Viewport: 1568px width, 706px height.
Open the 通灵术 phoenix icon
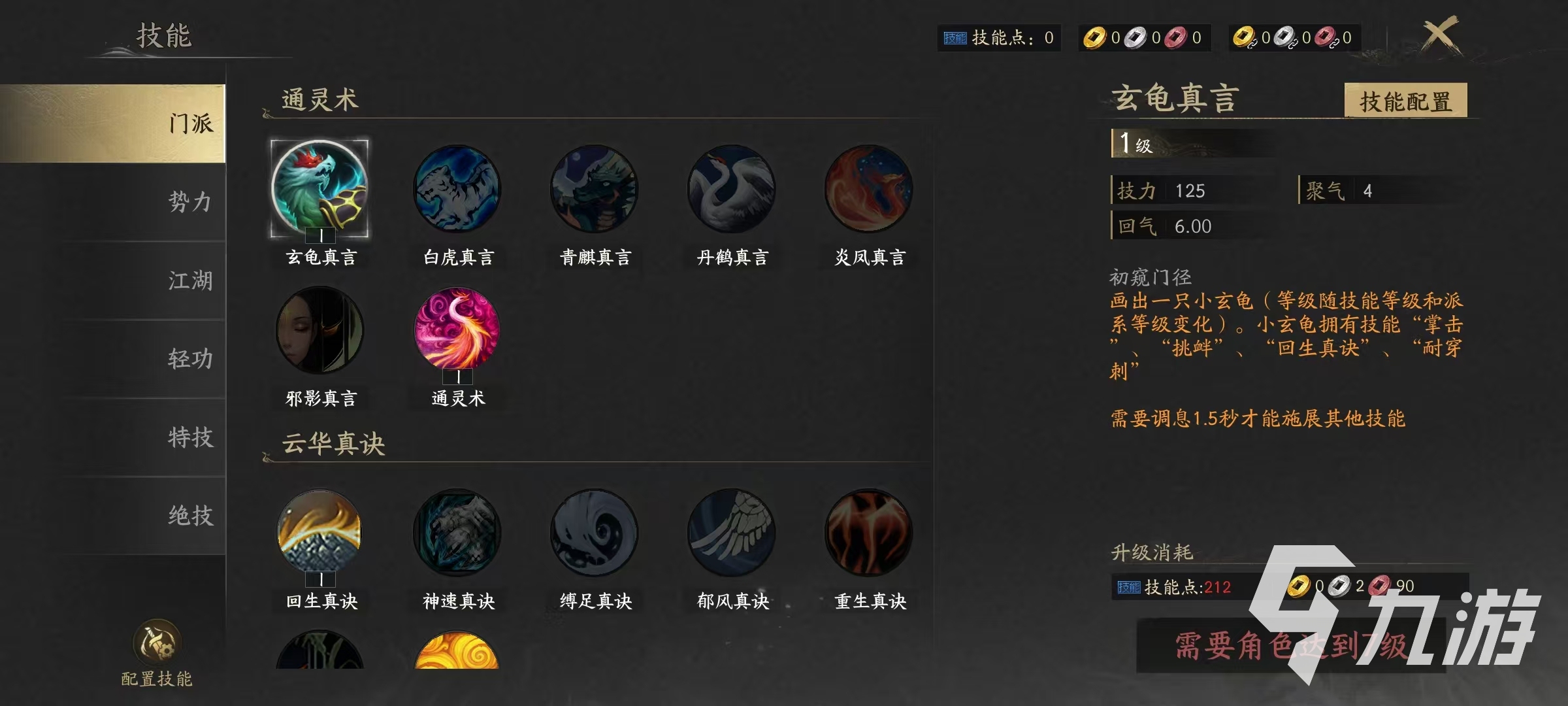(x=457, y=330)
